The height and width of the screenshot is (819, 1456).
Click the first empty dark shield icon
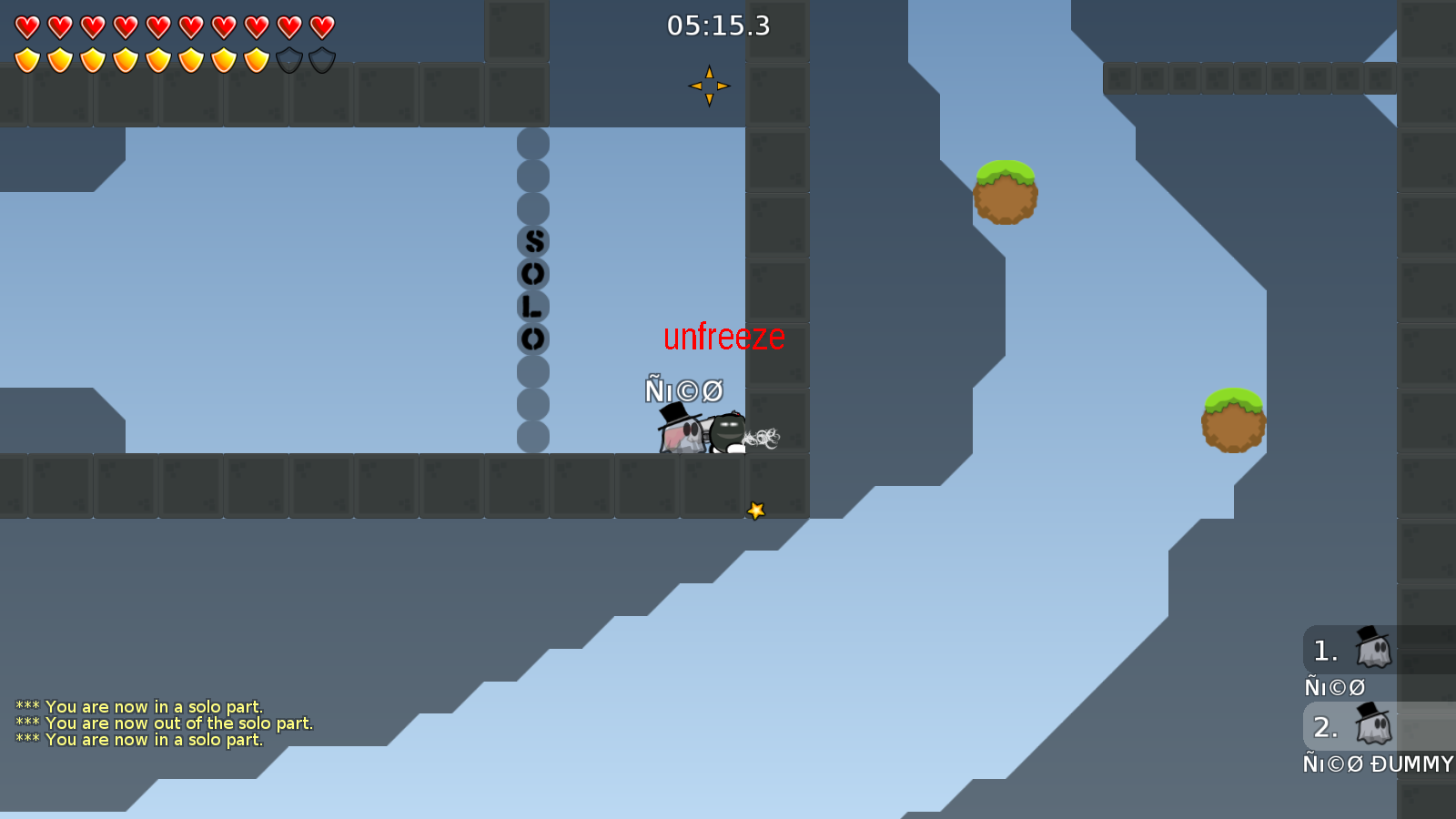(288, 58)
